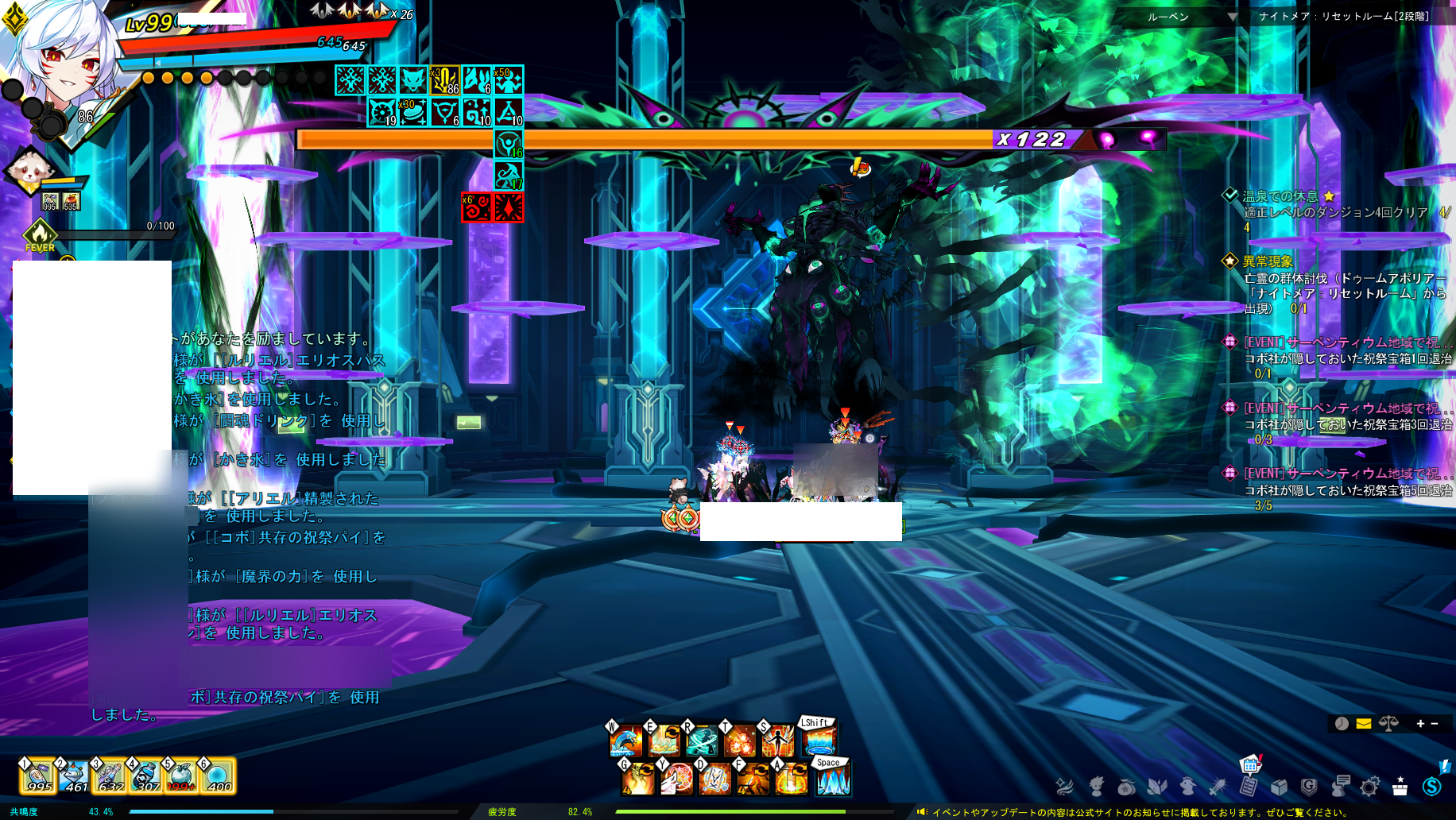Cast the three fireballs skill
Viewport: 1456px width, 820px height.
click(739, 741)
